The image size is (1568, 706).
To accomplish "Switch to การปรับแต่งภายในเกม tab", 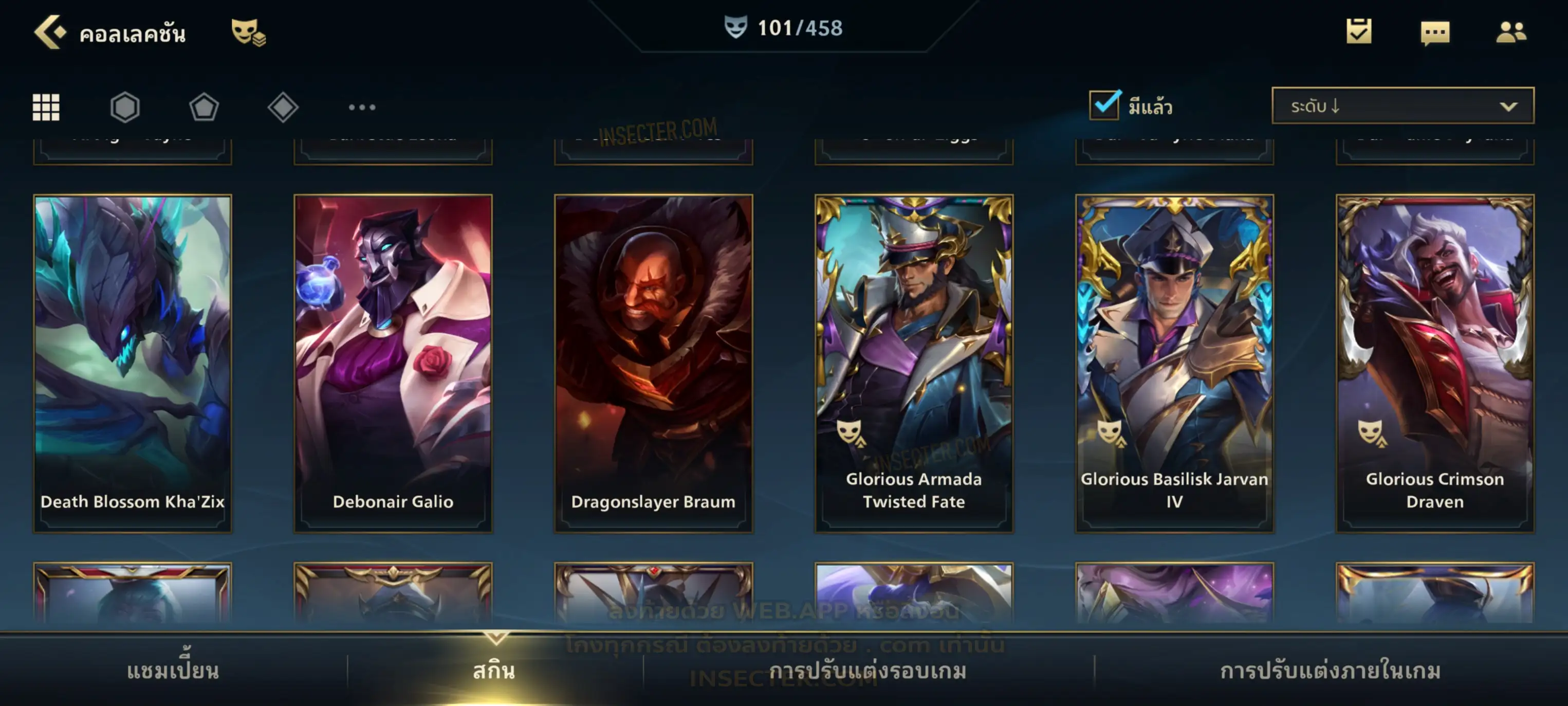I will point(1330,671).
